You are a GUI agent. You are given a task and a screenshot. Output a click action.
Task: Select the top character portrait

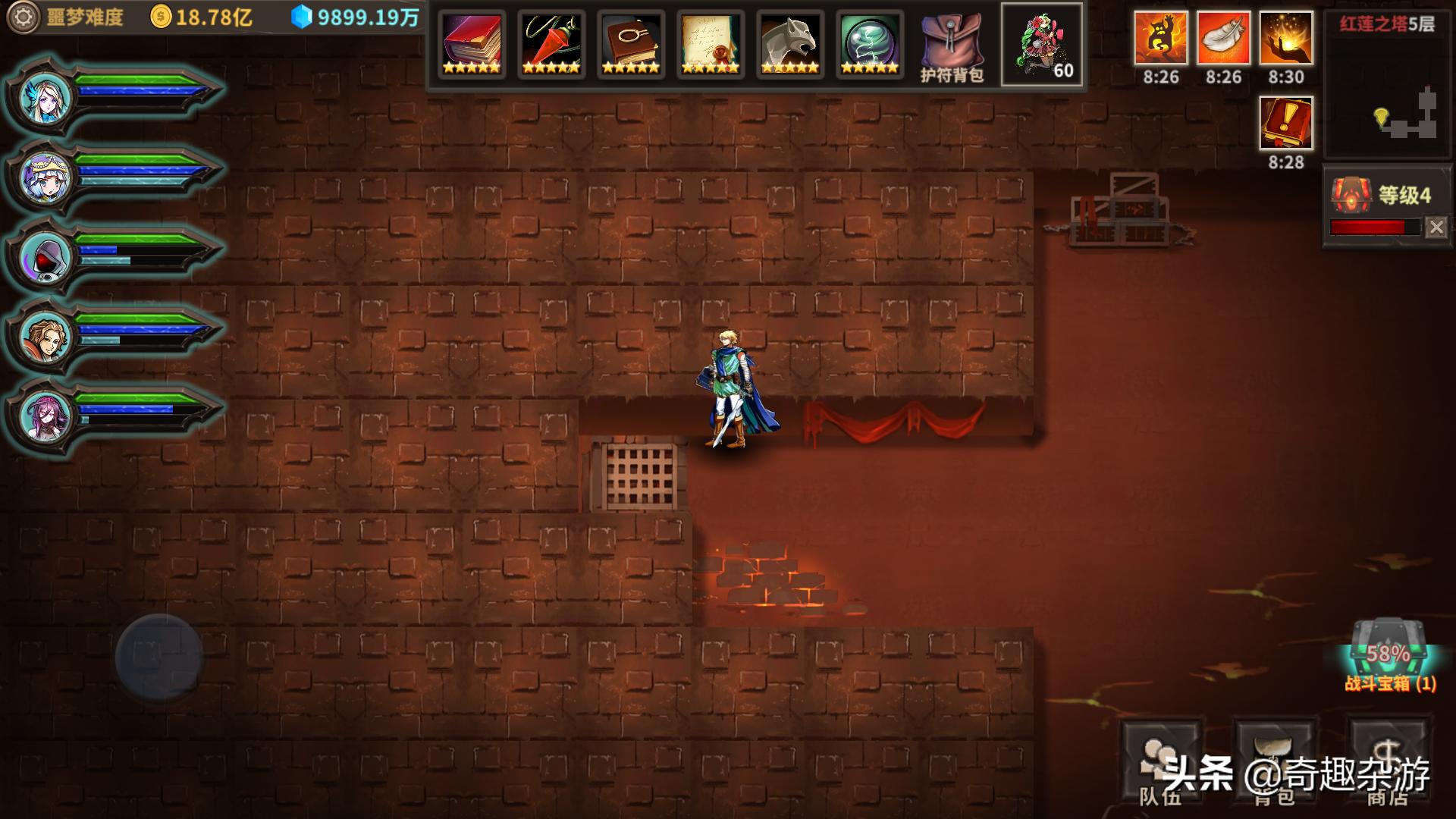pyautogui.click(x=42, y=96)
